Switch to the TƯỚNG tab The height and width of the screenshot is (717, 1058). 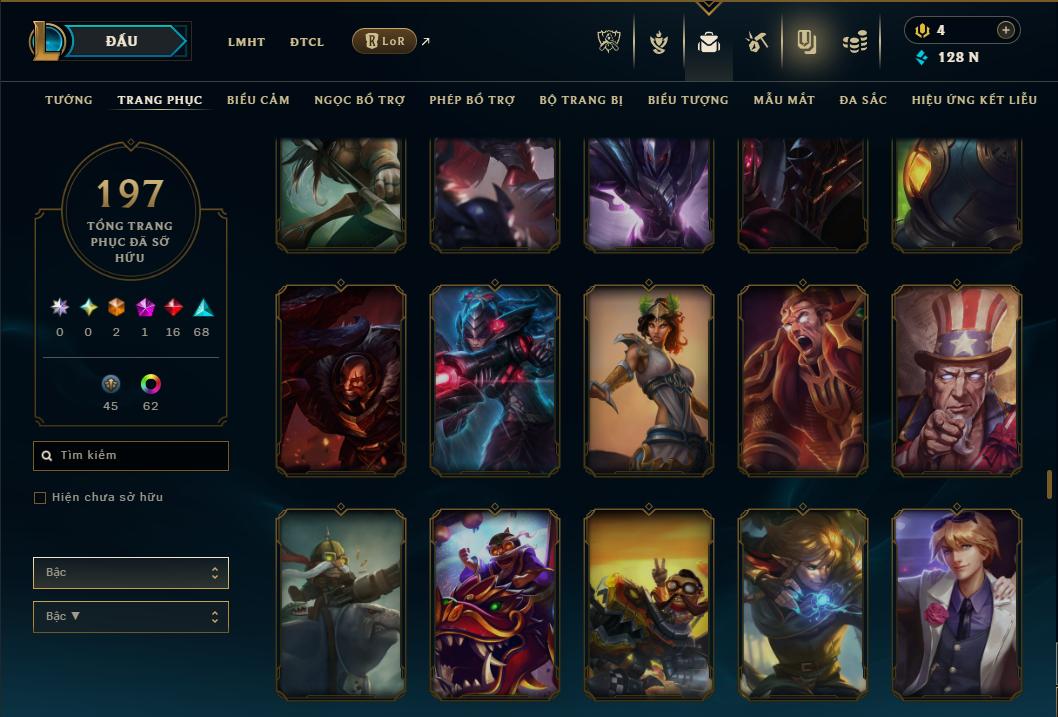pyautogui.click(x=69, y=100)
